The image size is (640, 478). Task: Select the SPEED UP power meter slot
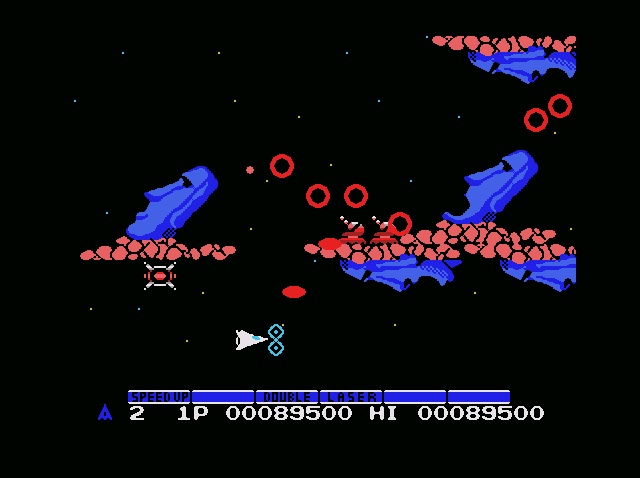coord(159,397)
